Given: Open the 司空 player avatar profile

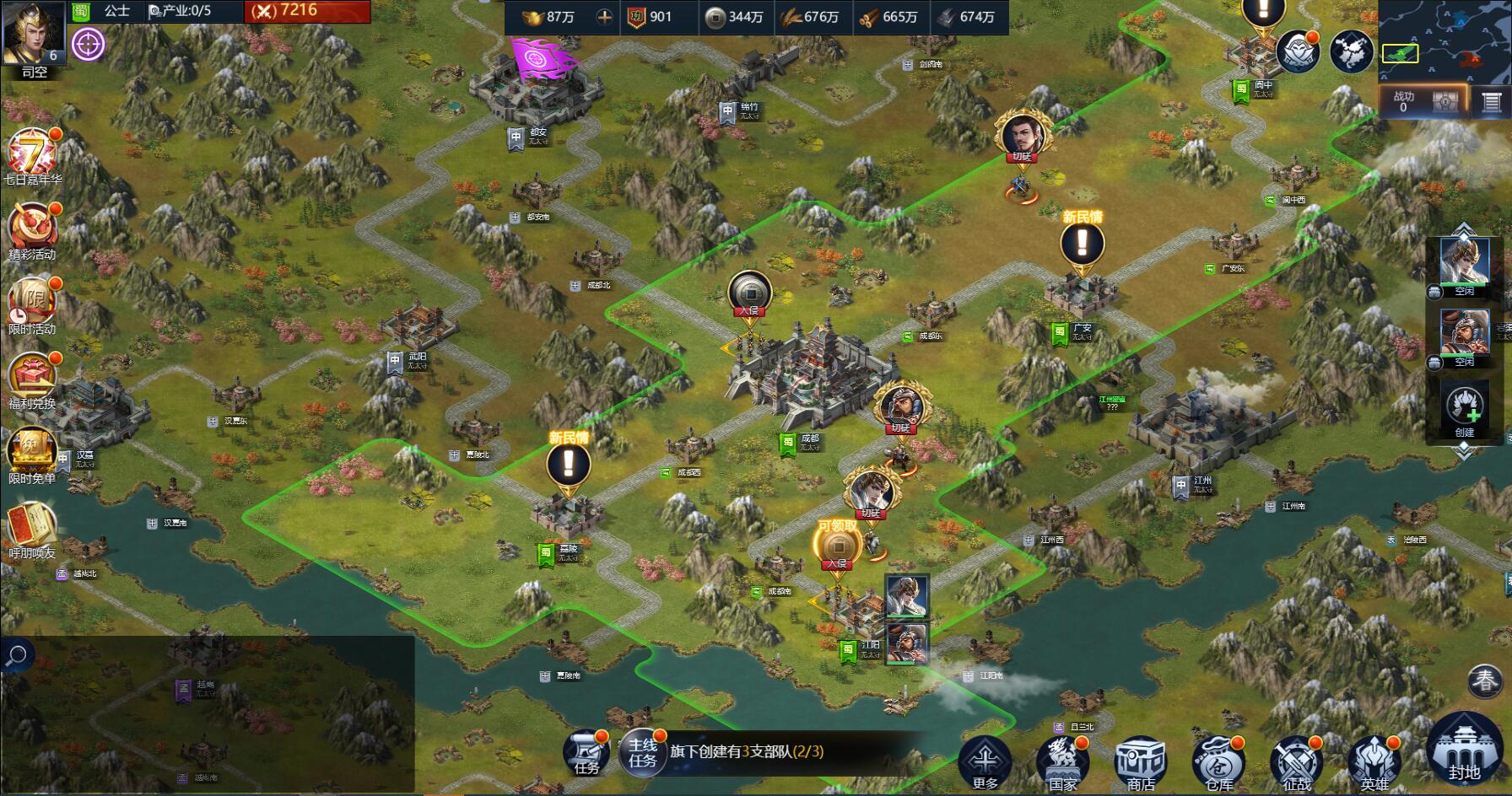Looking at the screenshot, I should (34, 34).
